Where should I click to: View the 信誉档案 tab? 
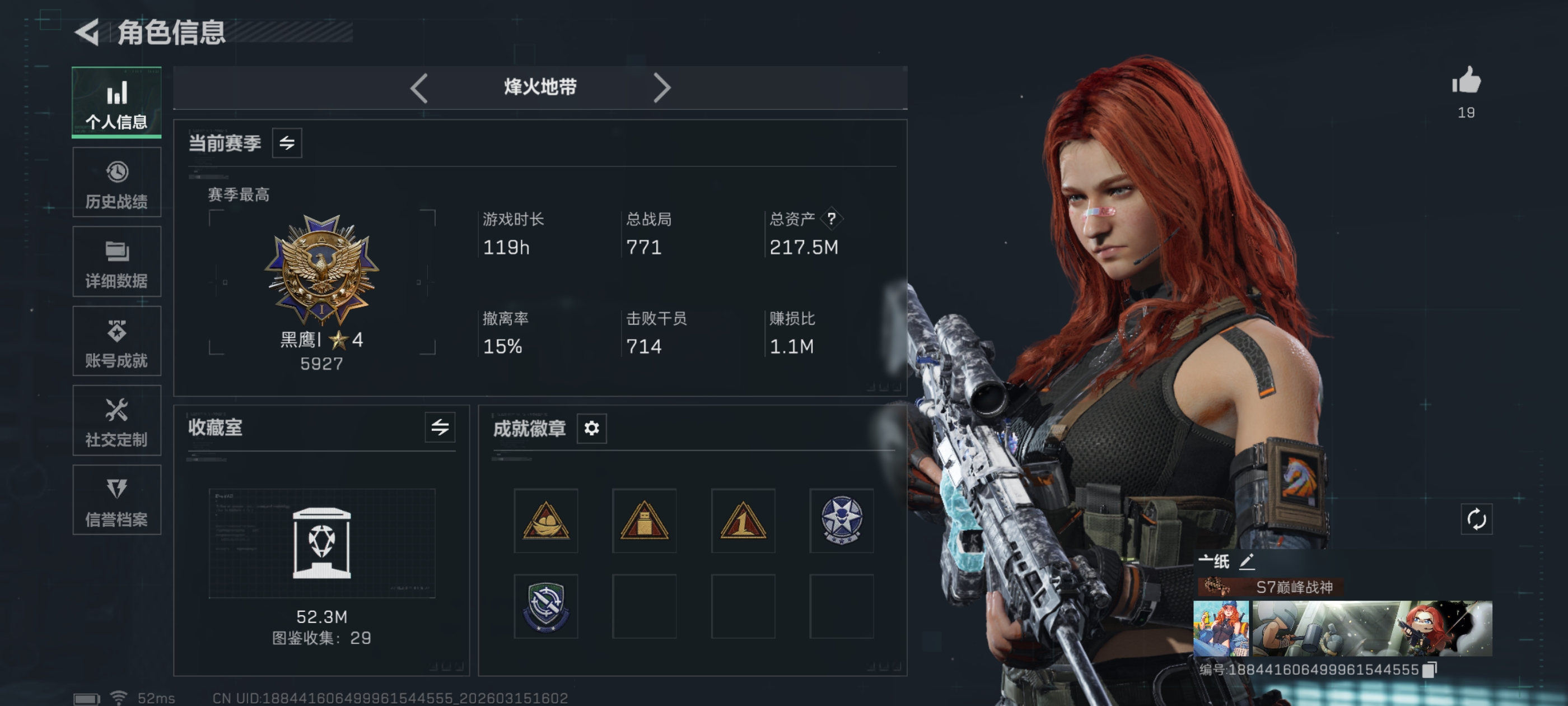point(116,500)
